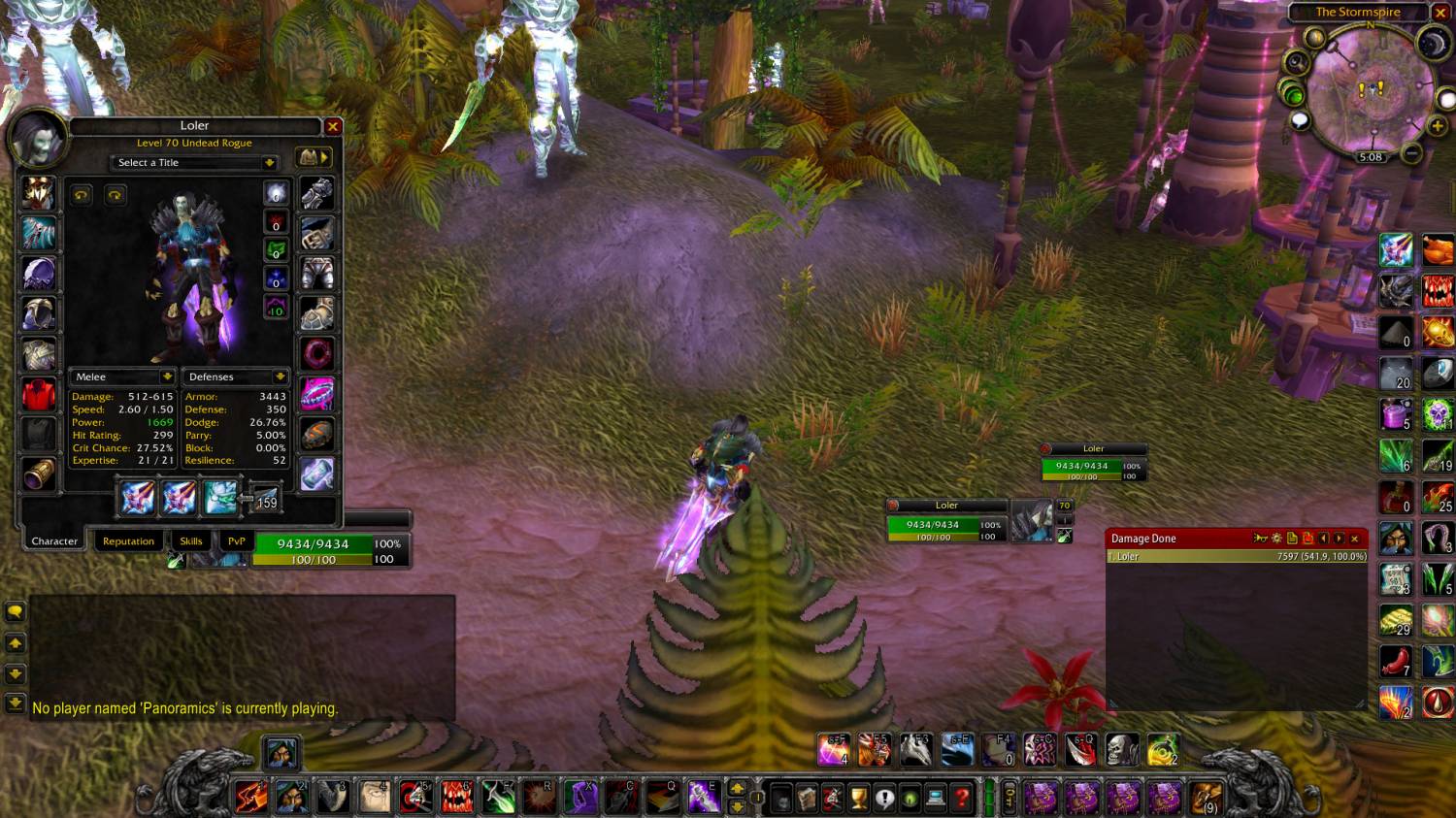Switch to the Reputation tab
1456x818 pixels.
(x=128, y=541)
